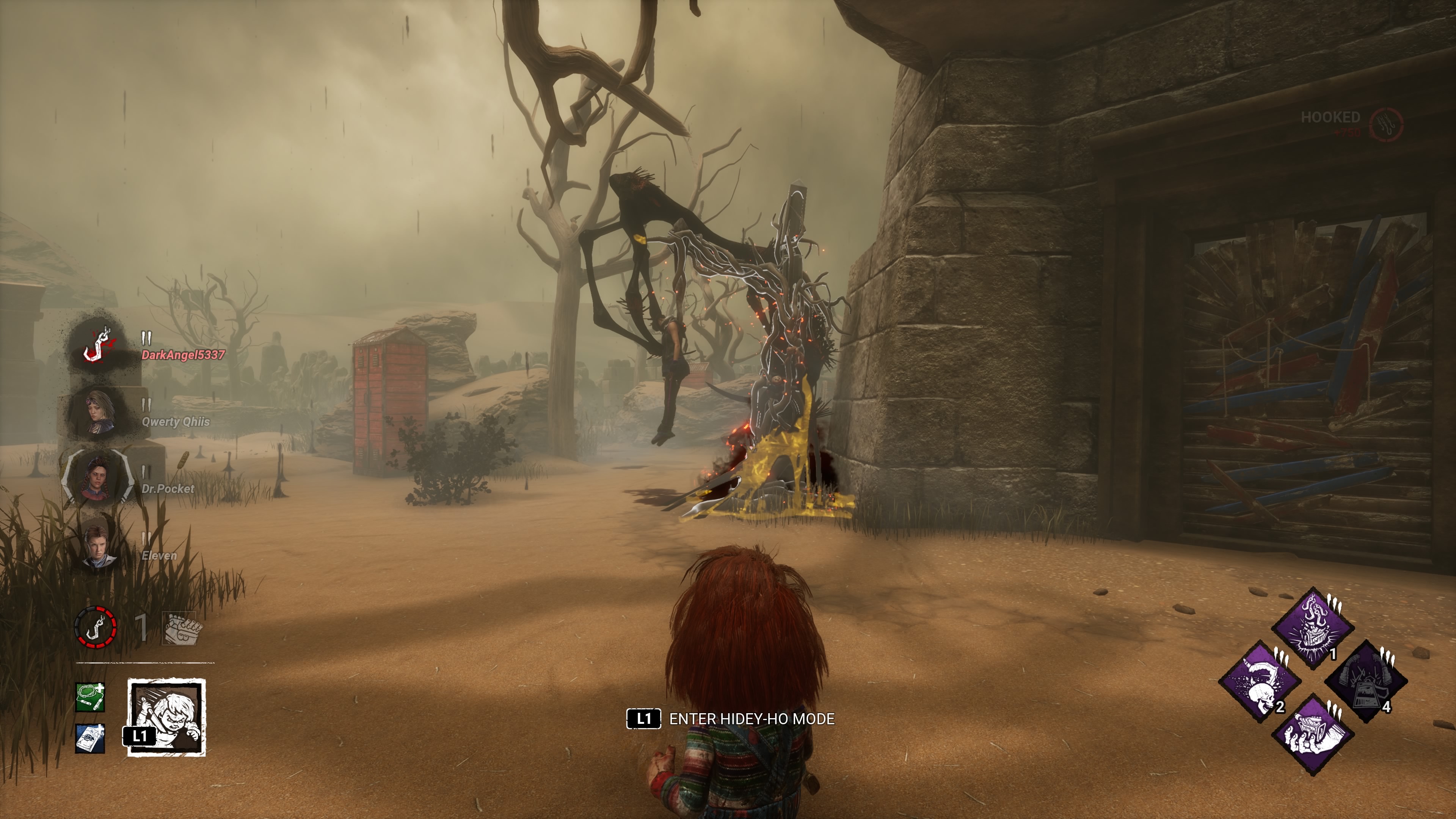Screen dimensions: 1456x819
Task: Select the green jump rope add-on
Action: (x=91, y=698)
